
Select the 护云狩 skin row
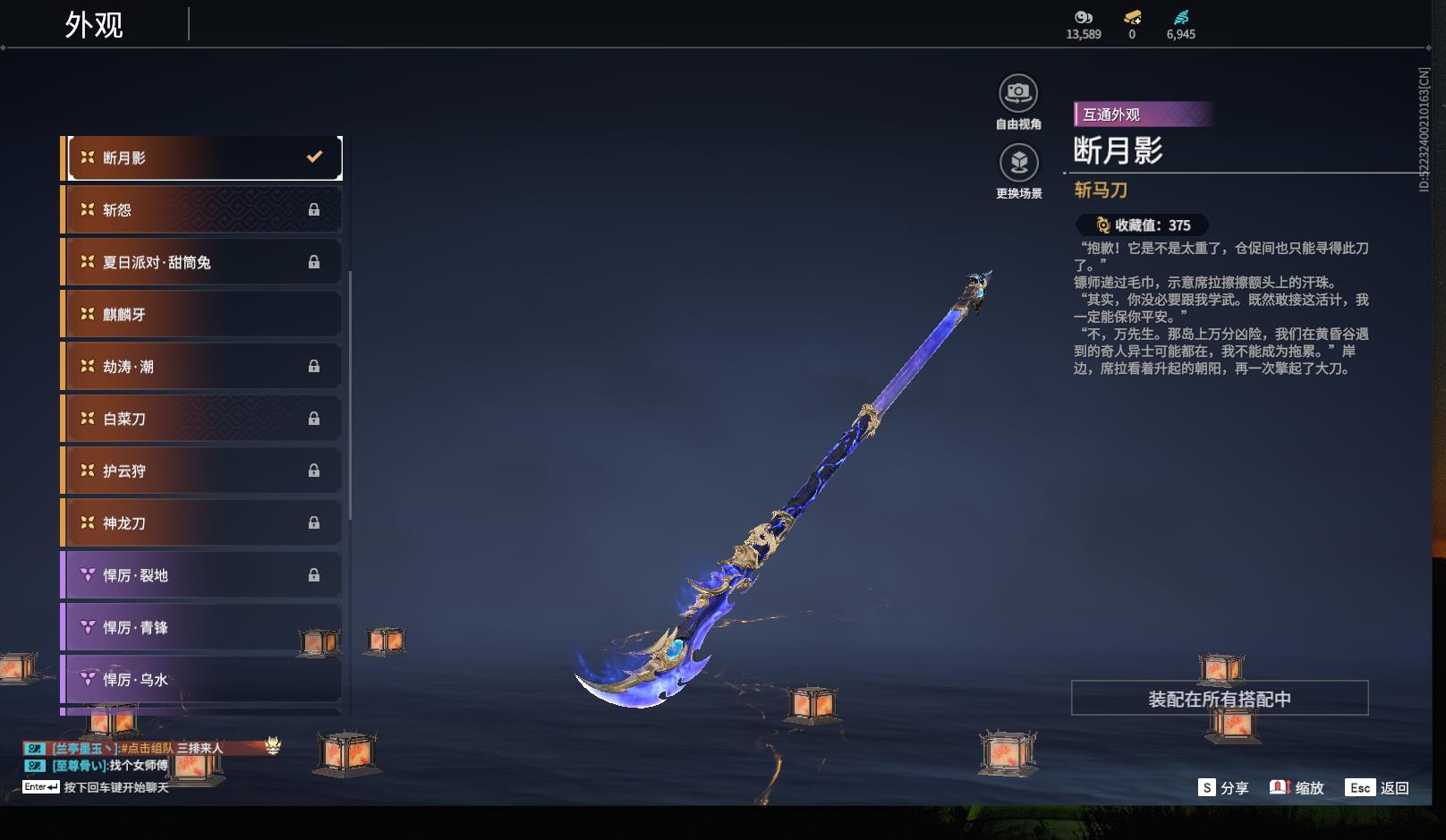tap(204, 471)
